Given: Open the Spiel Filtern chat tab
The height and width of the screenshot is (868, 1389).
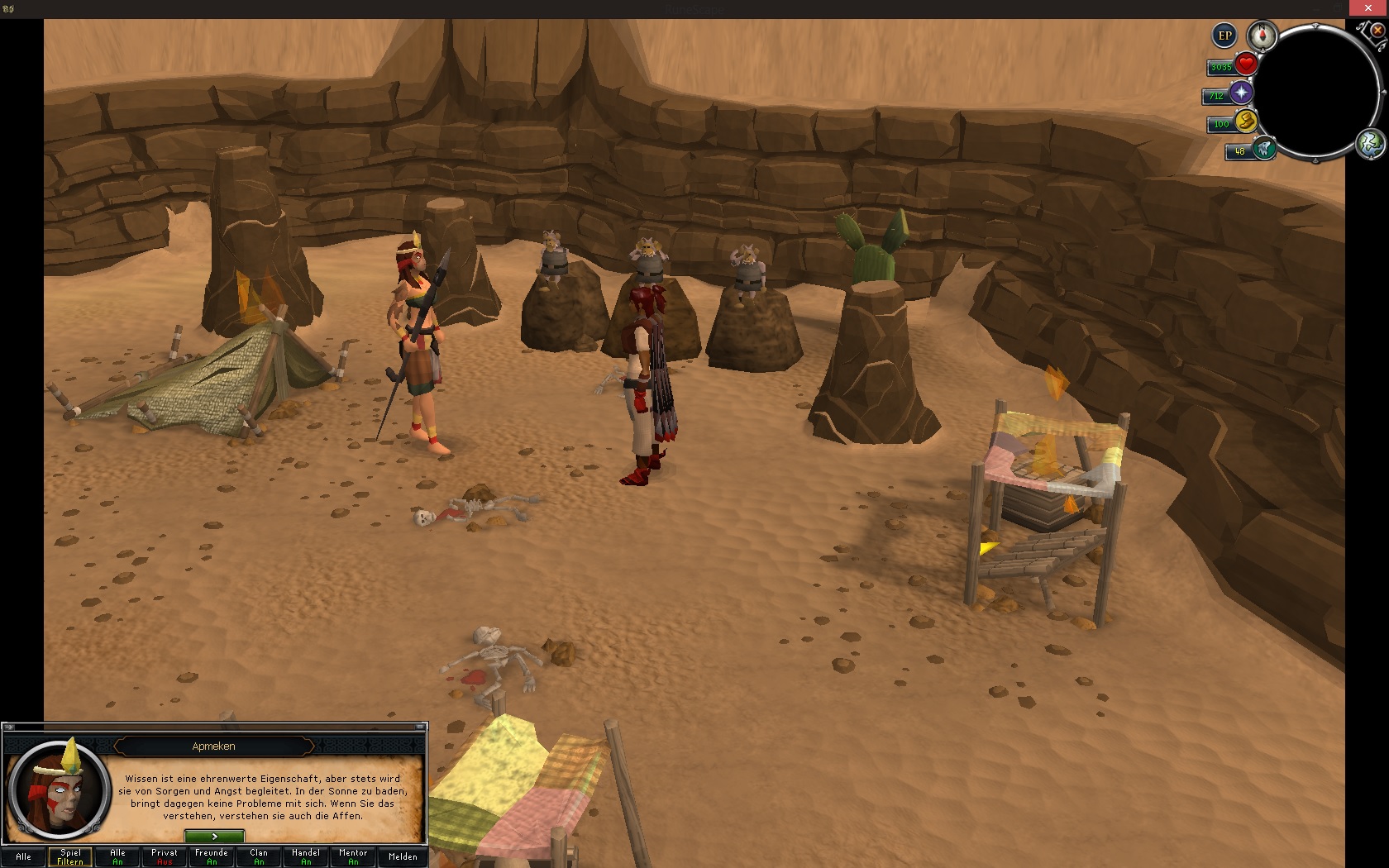Looking at the screenshot, I should pos(70,856).
